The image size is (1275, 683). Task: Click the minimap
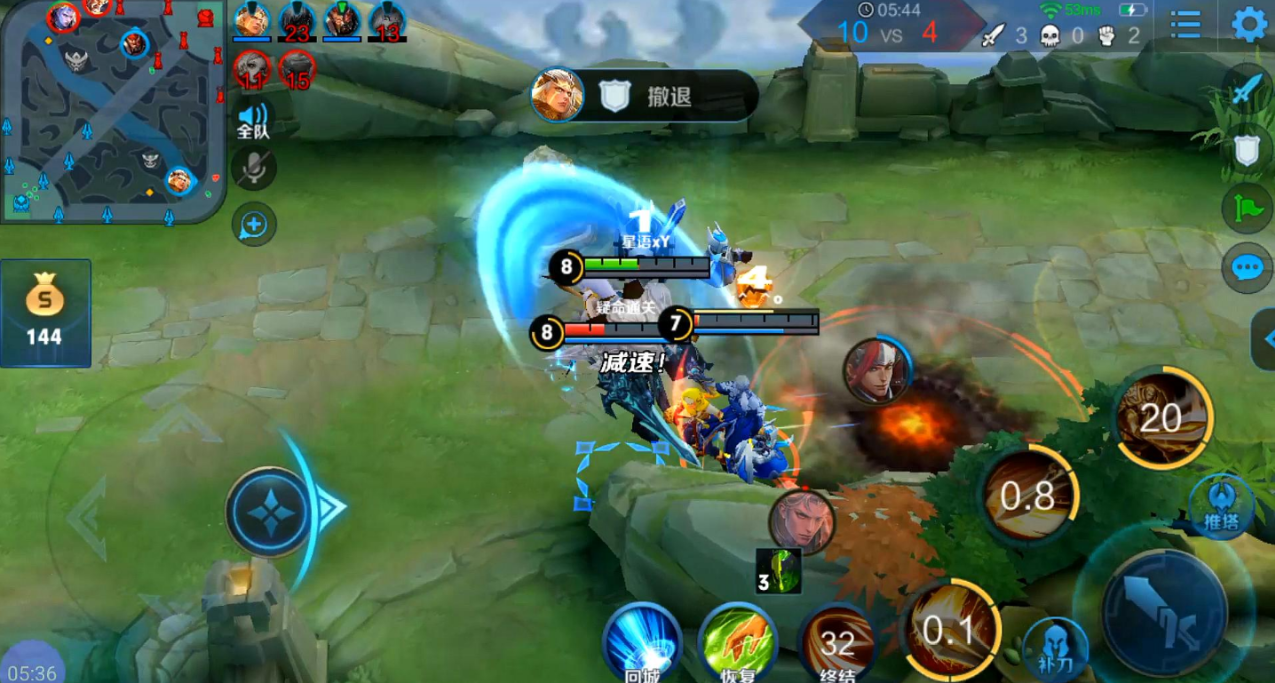click(112, 108)
